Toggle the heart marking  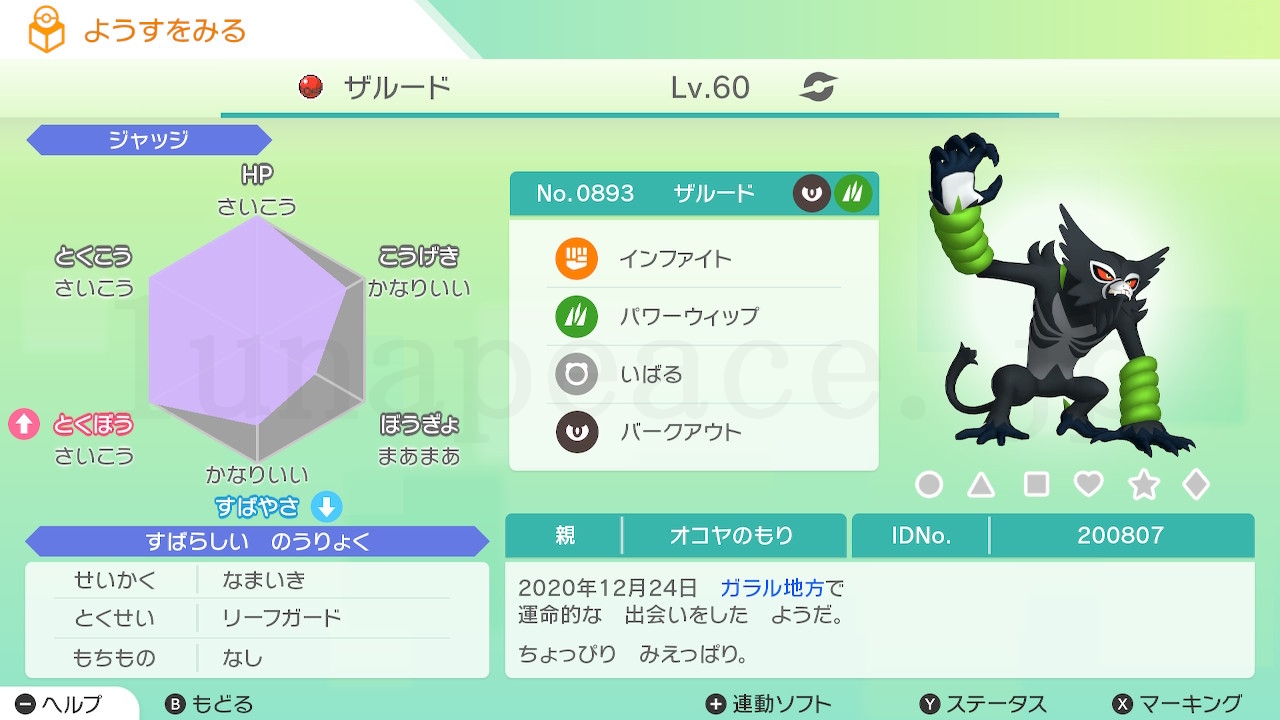[1088, 485]
